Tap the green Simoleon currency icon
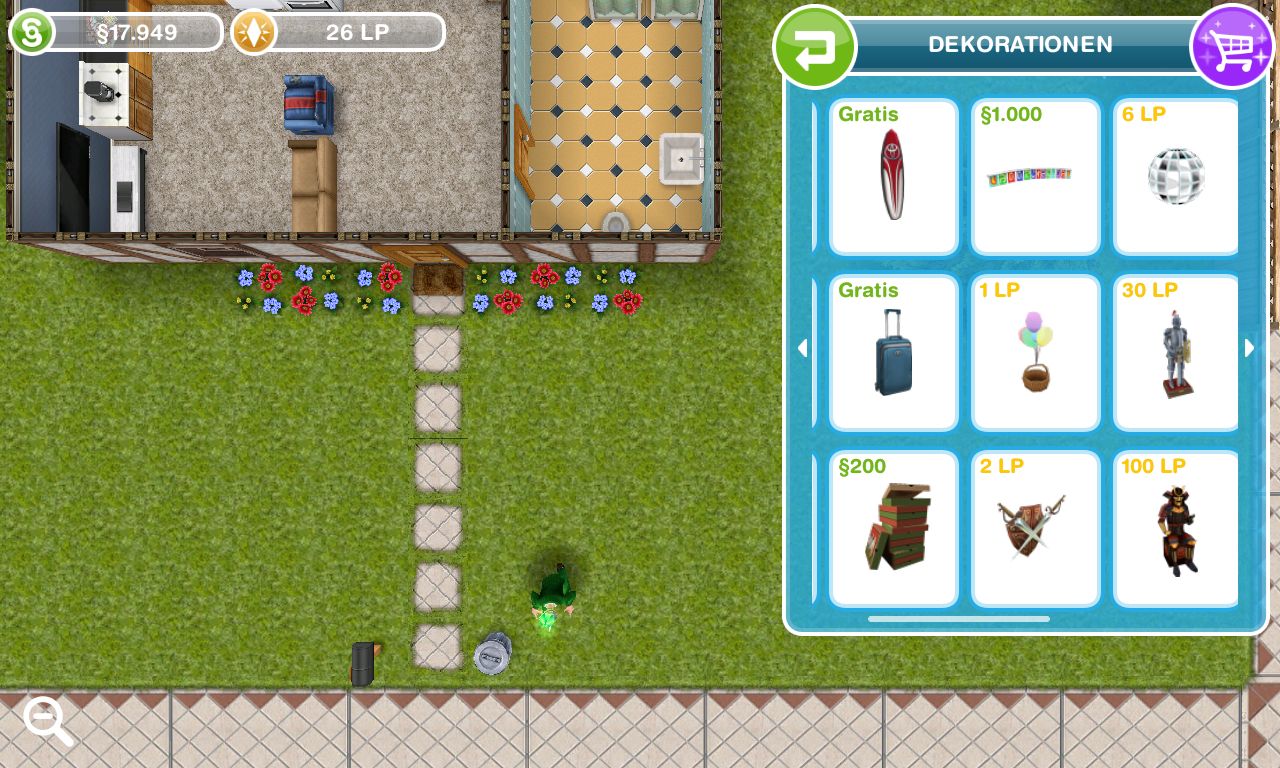 [x=32, y=32]
